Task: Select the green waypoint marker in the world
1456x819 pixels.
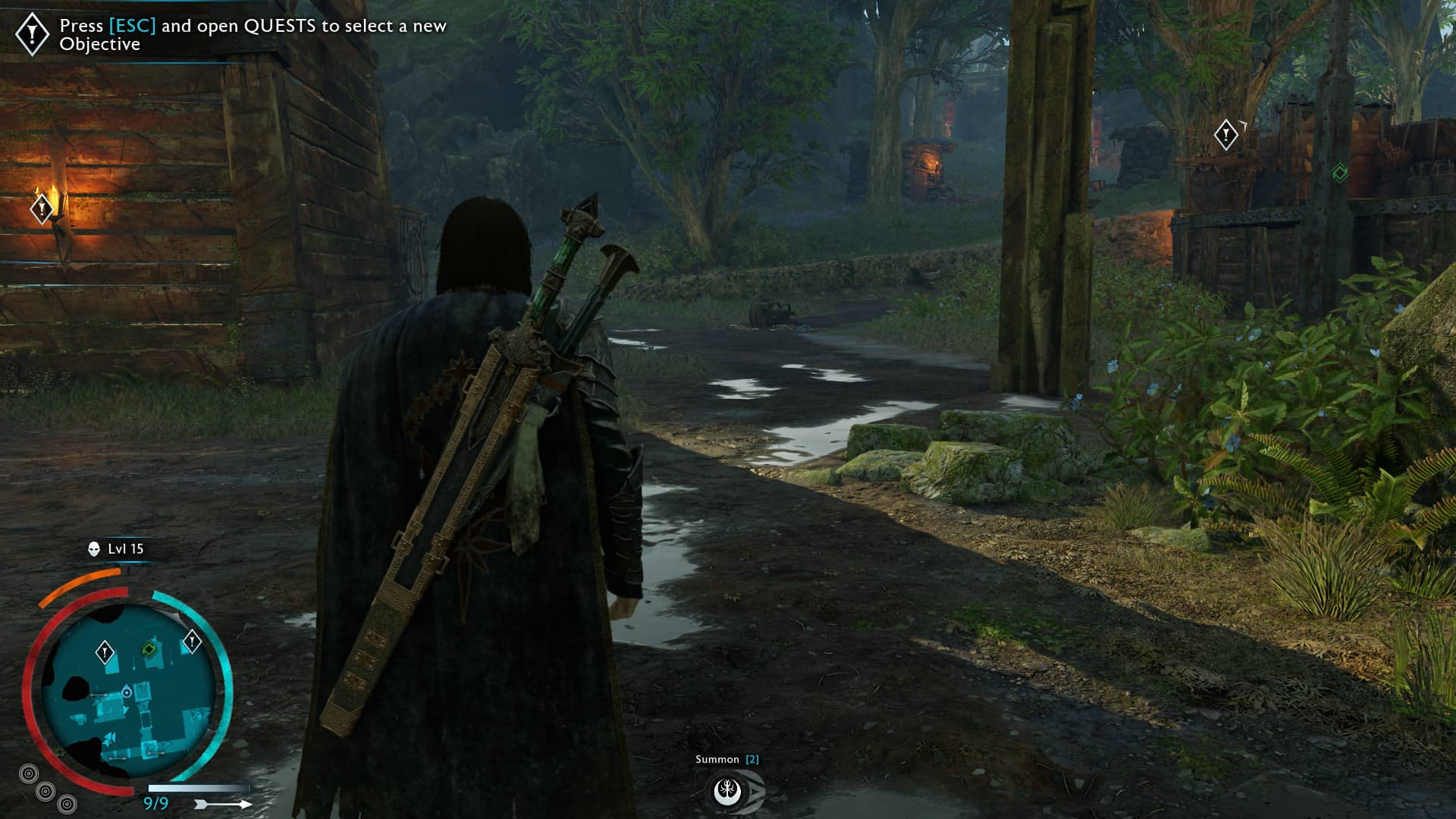Action: 1340,173
